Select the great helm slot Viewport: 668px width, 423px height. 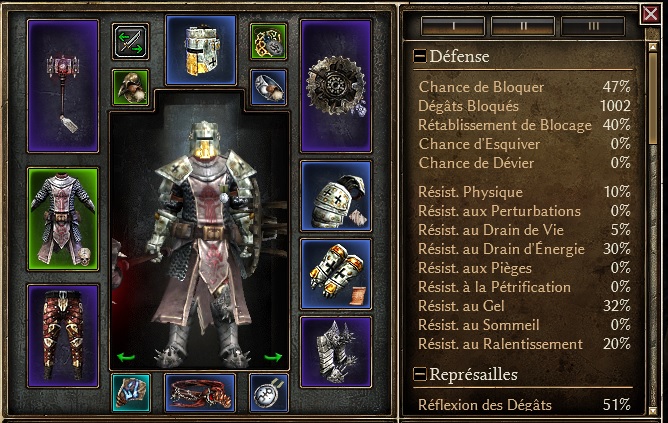point(201,48)
